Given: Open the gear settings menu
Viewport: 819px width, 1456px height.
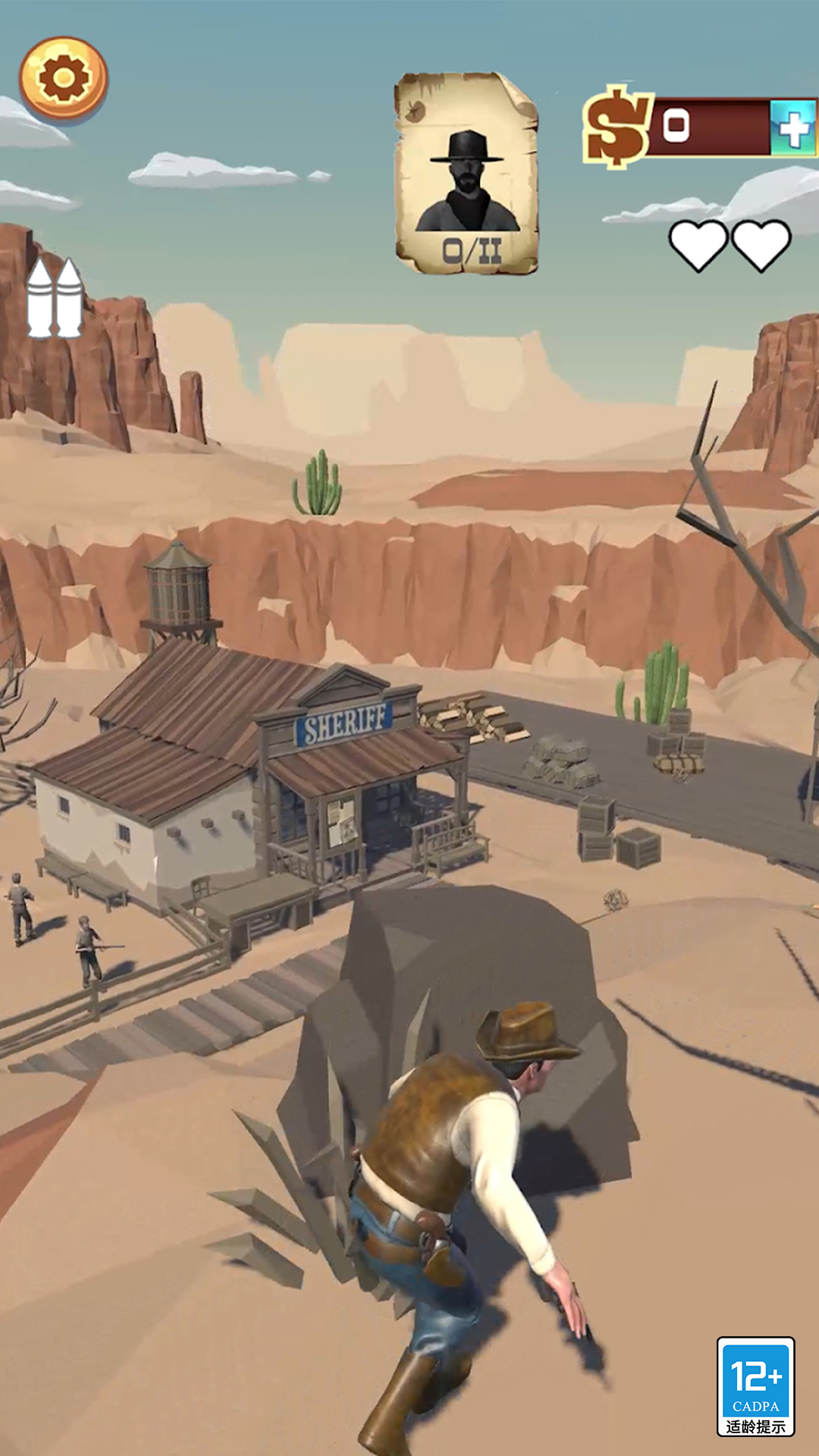Looking at the screenshot, I should pyautogui.click(x=64, y=78).
